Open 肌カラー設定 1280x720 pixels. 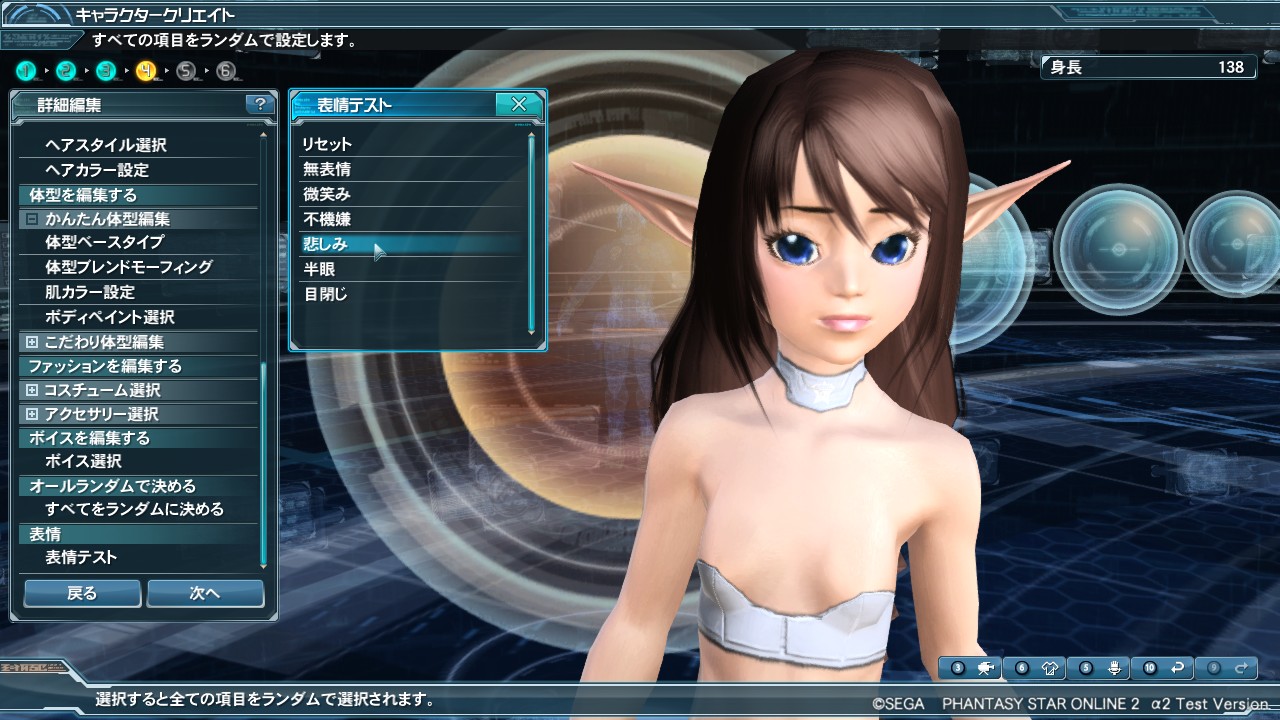(90, 292)
